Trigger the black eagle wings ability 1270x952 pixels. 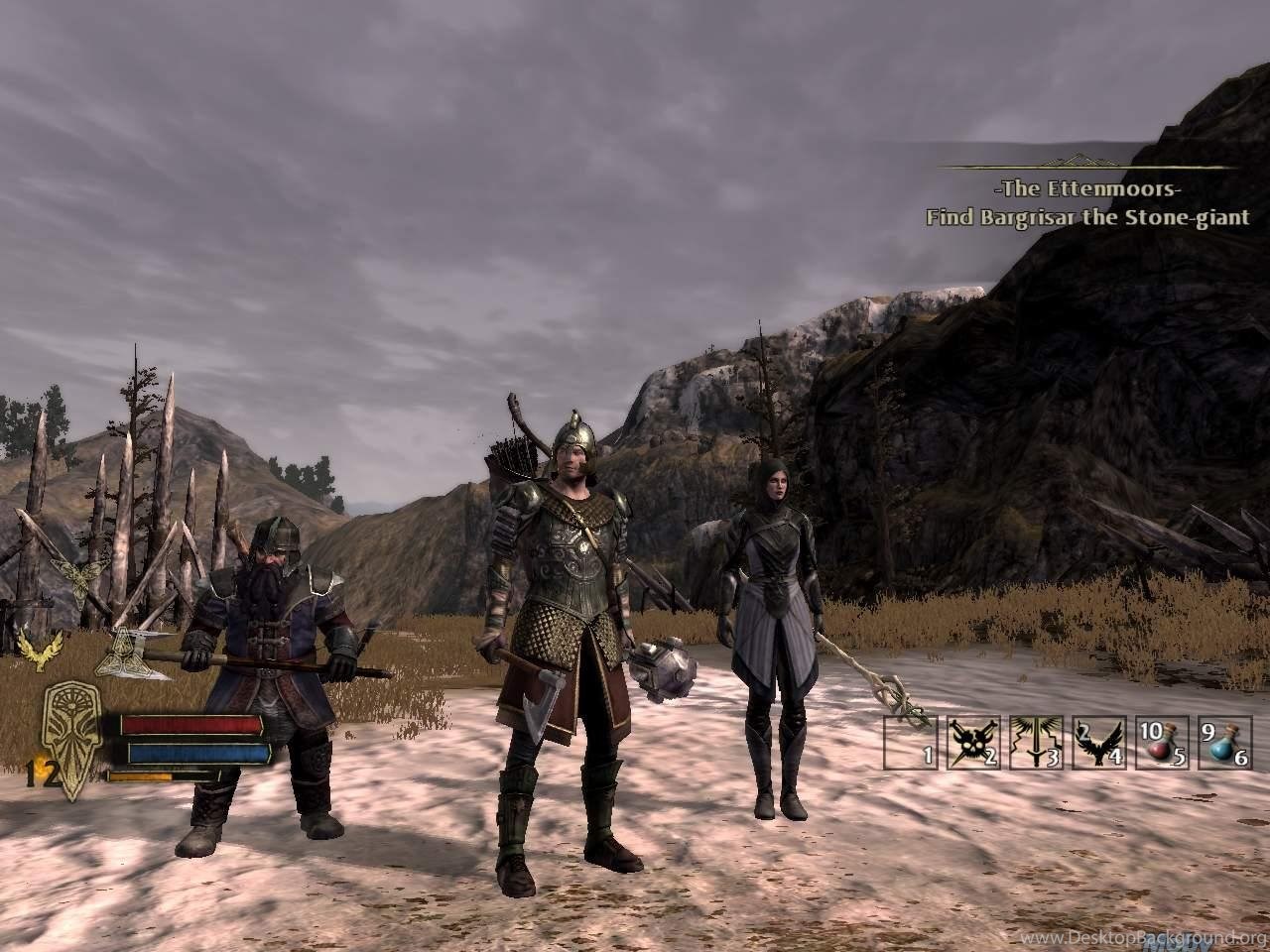1098,743
